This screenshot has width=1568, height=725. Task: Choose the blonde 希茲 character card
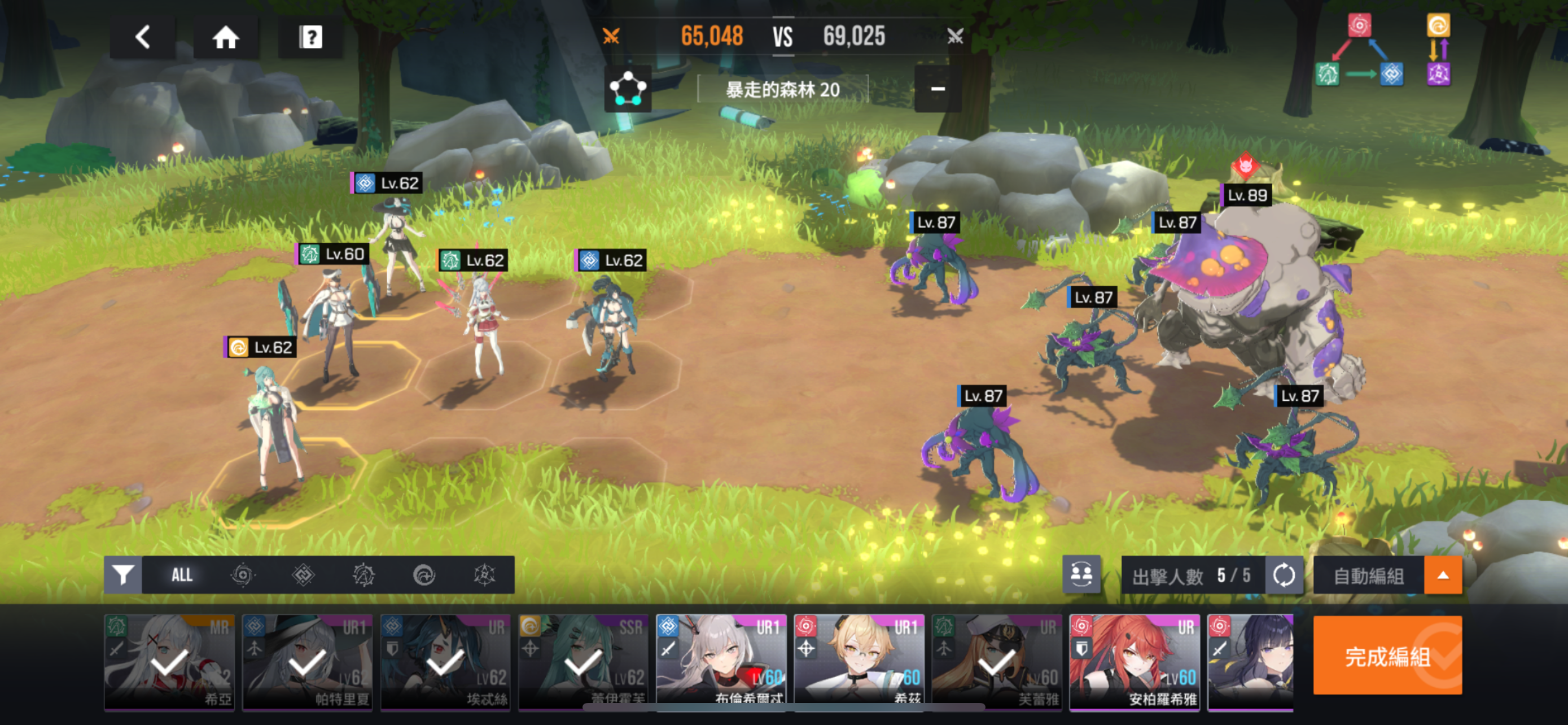(859, 662)
